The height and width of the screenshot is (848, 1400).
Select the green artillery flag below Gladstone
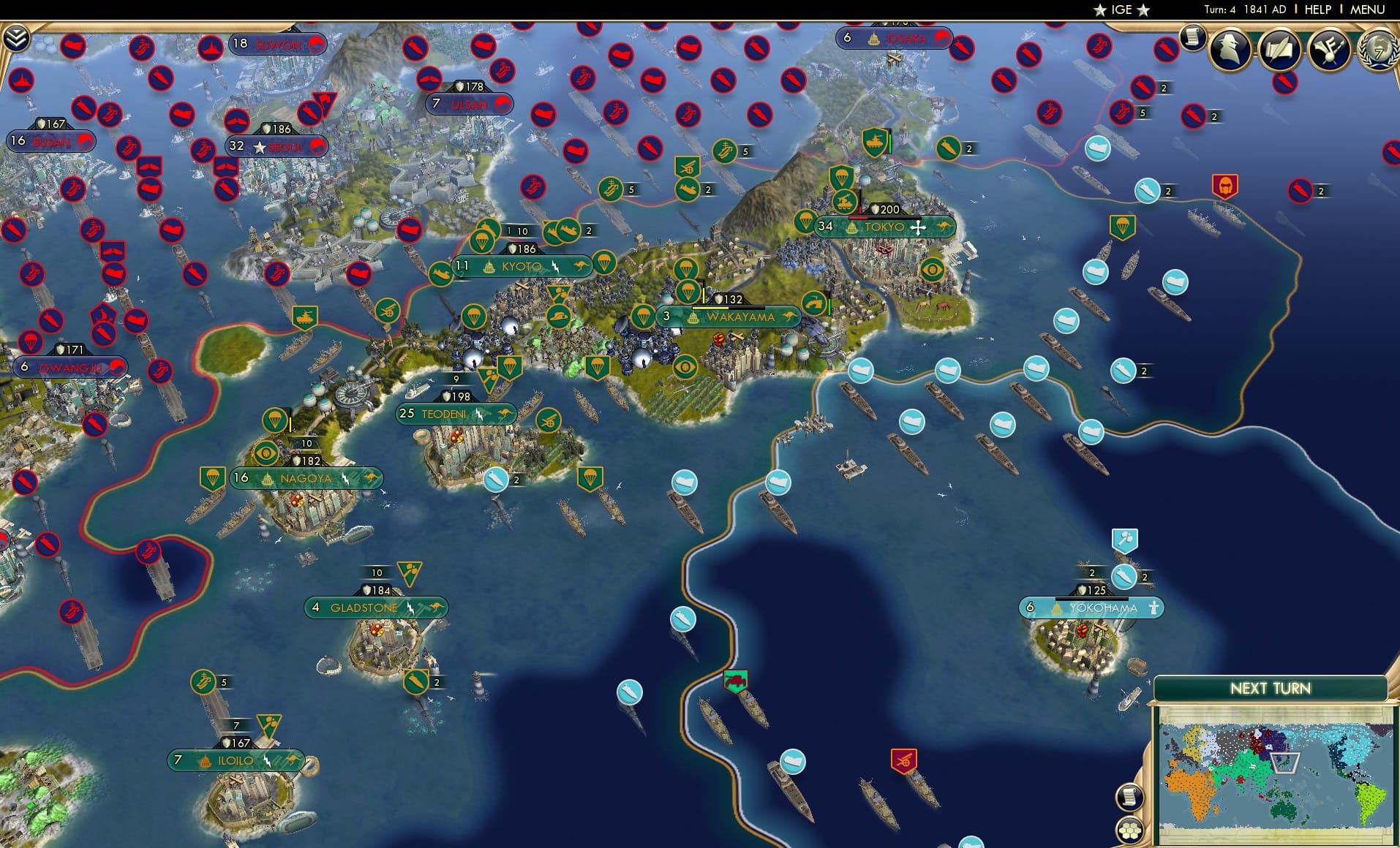(418, 680)
